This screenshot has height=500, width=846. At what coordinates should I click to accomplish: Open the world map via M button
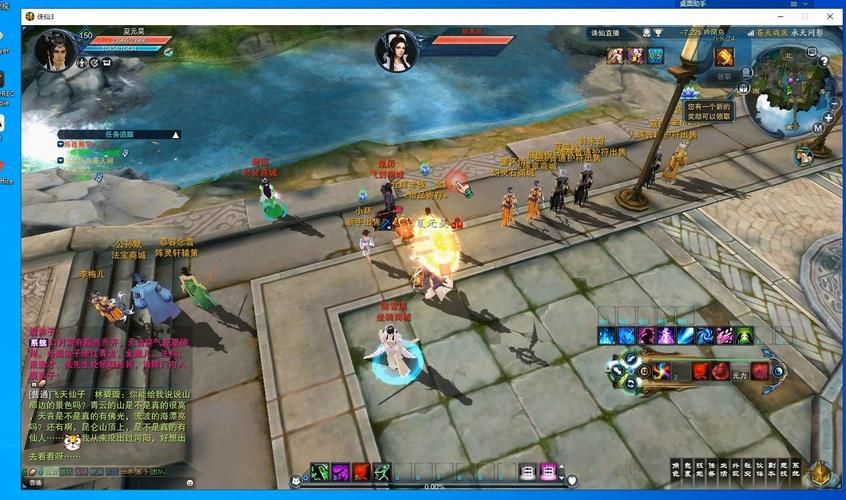pos(817,127)
